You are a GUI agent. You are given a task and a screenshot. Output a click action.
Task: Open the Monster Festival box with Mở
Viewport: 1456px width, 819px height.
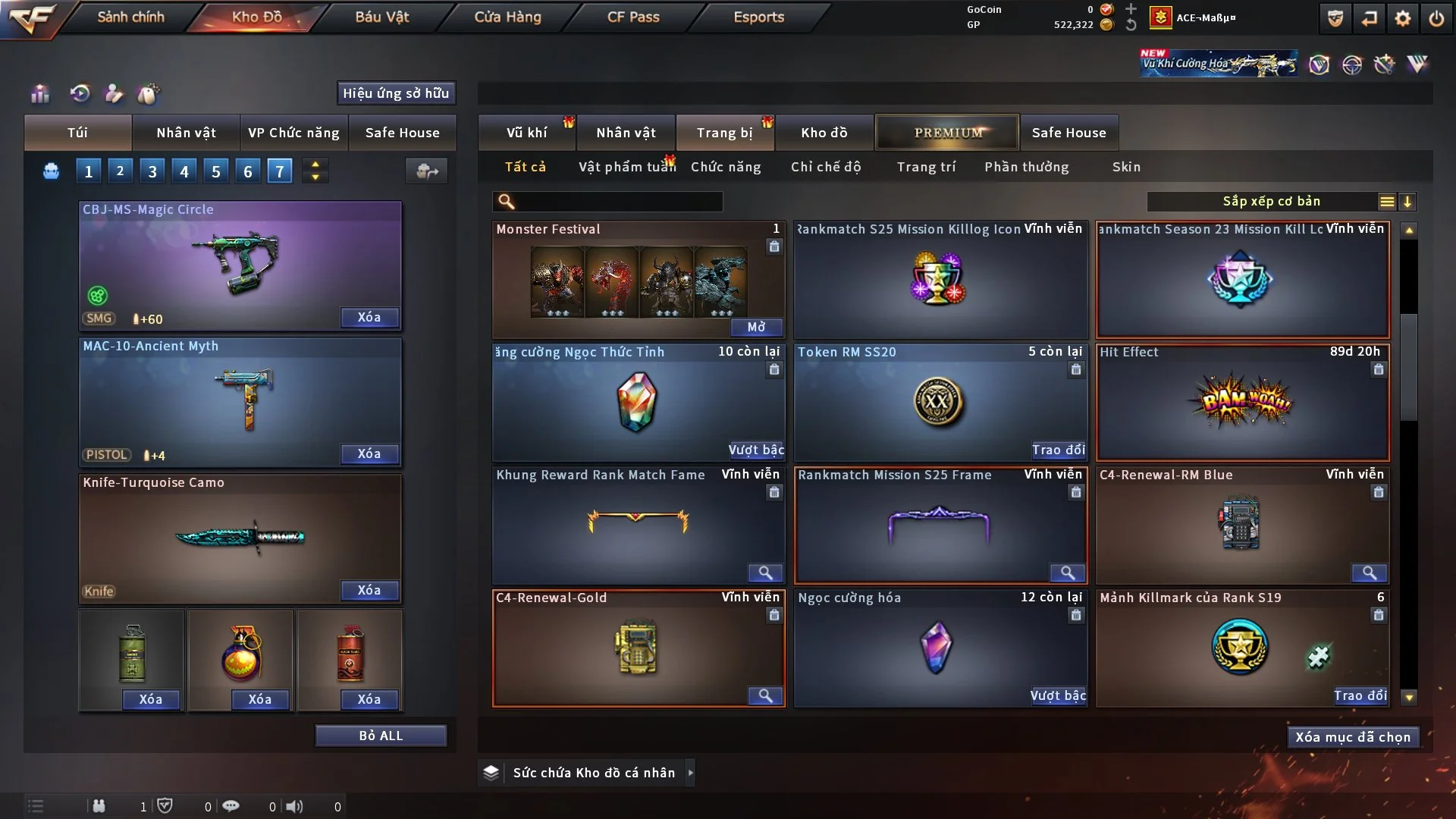coord(756,327)
